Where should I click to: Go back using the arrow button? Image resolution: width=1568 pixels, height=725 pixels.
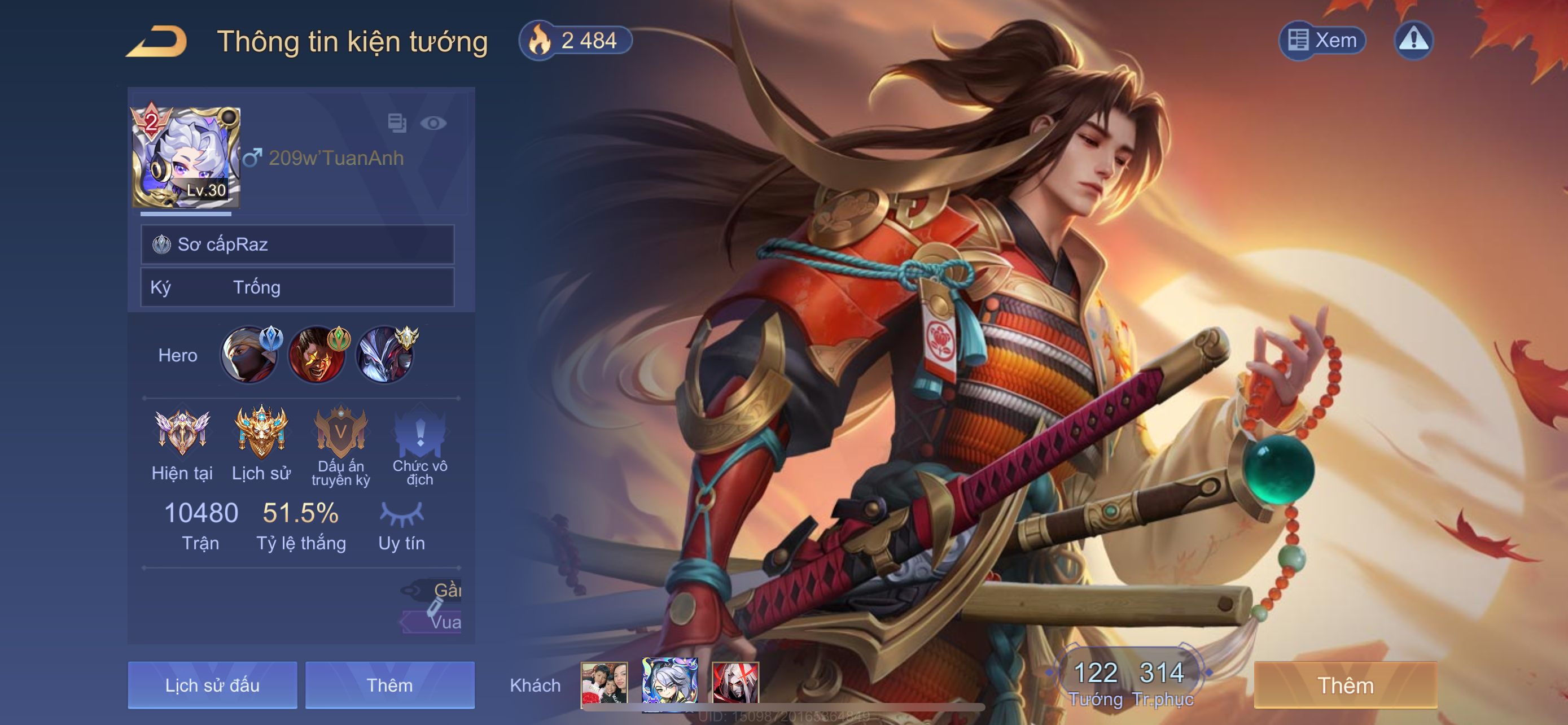(157, 41)
